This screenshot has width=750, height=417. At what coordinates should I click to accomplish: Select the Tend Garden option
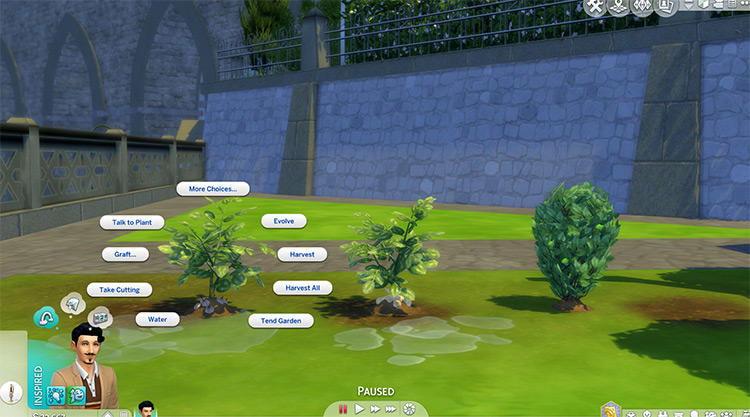(281, 321)
